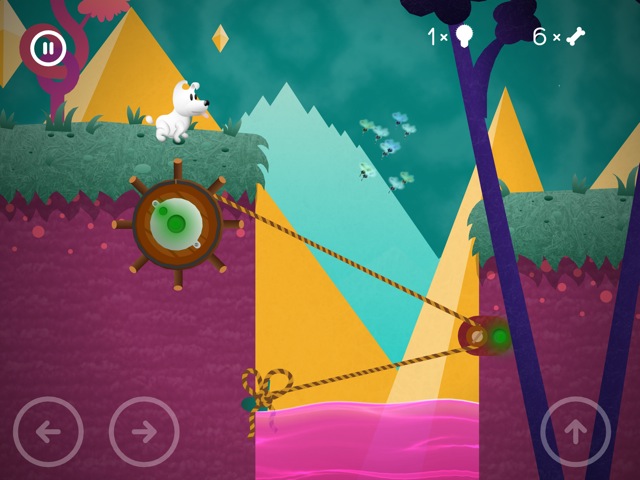Pause the game with the pause button
The width and height of the screenshot is (640, 480).
coord(46,47)
